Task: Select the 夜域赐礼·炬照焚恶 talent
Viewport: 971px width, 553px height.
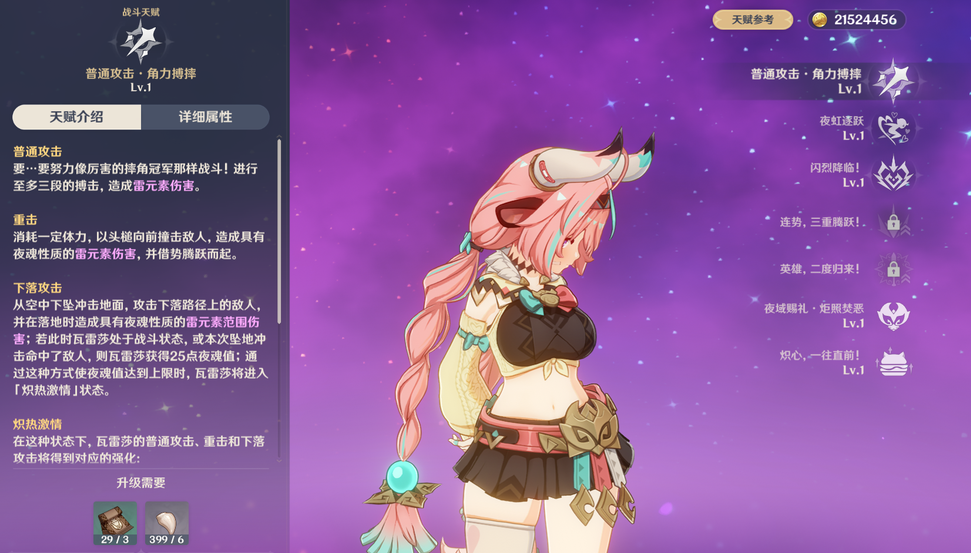Action: [x=892, y=316]
